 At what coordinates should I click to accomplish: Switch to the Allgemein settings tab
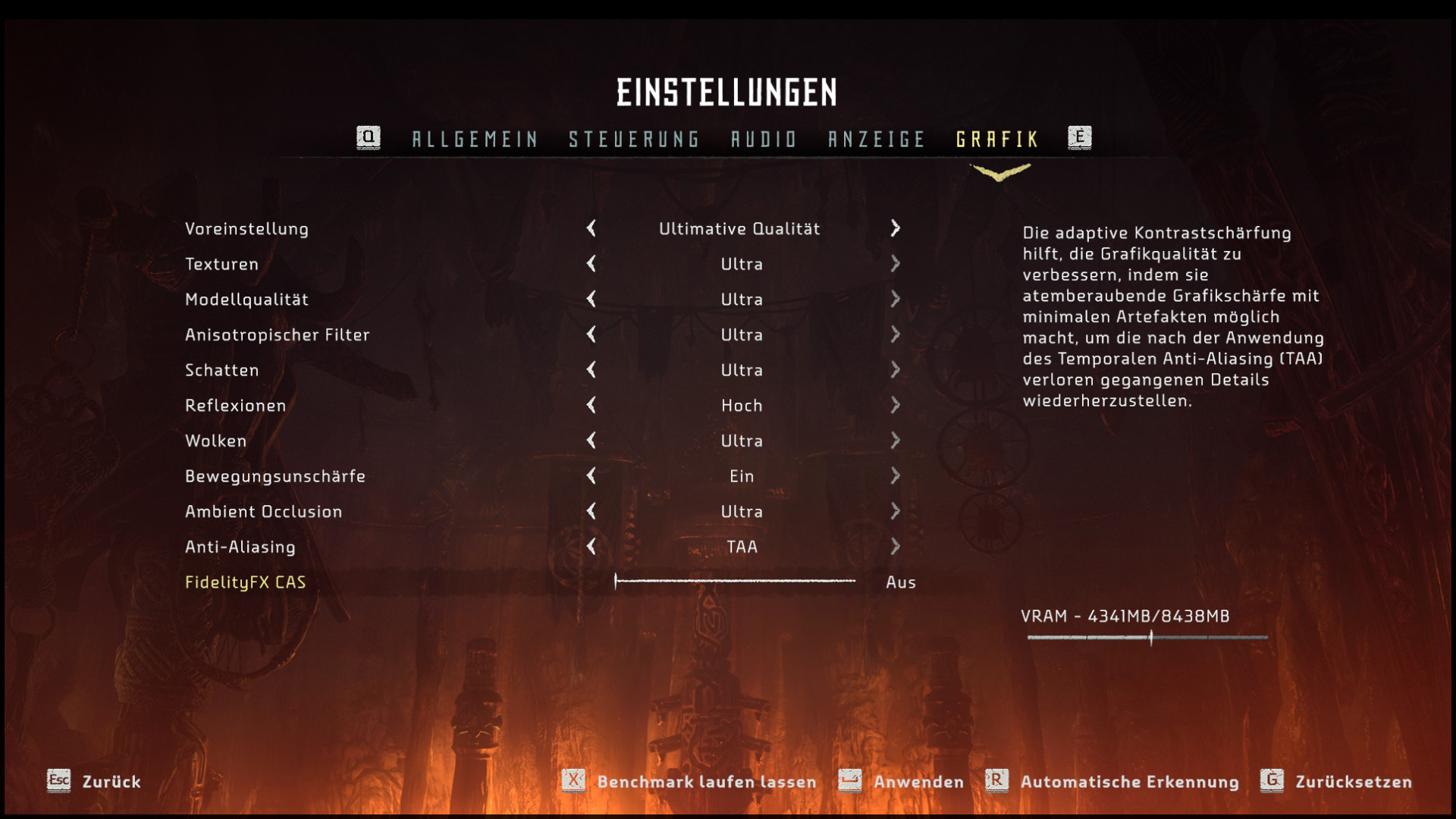[475, 140]
